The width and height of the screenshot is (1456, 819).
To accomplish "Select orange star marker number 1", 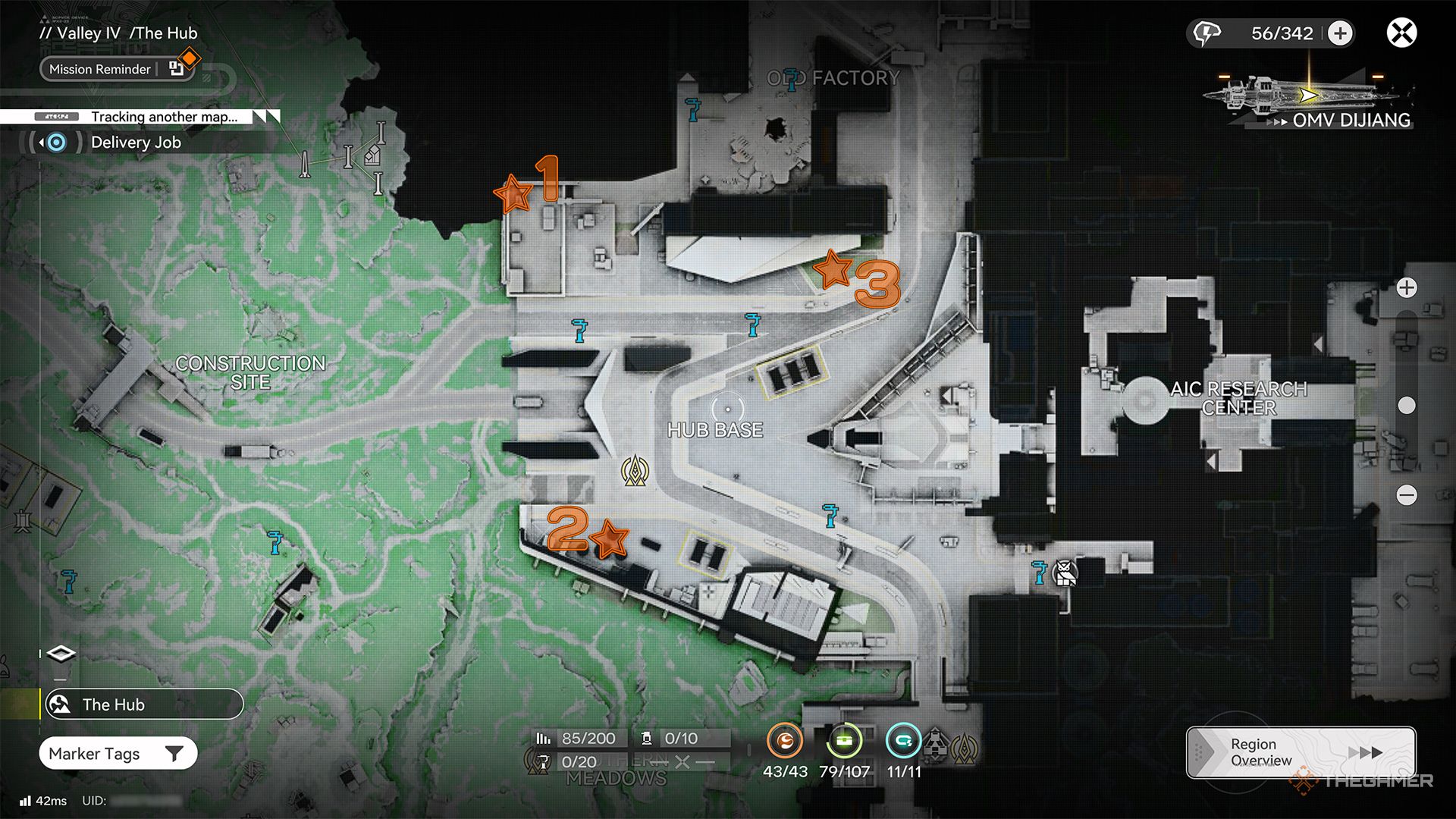I will tap(514, 194).
